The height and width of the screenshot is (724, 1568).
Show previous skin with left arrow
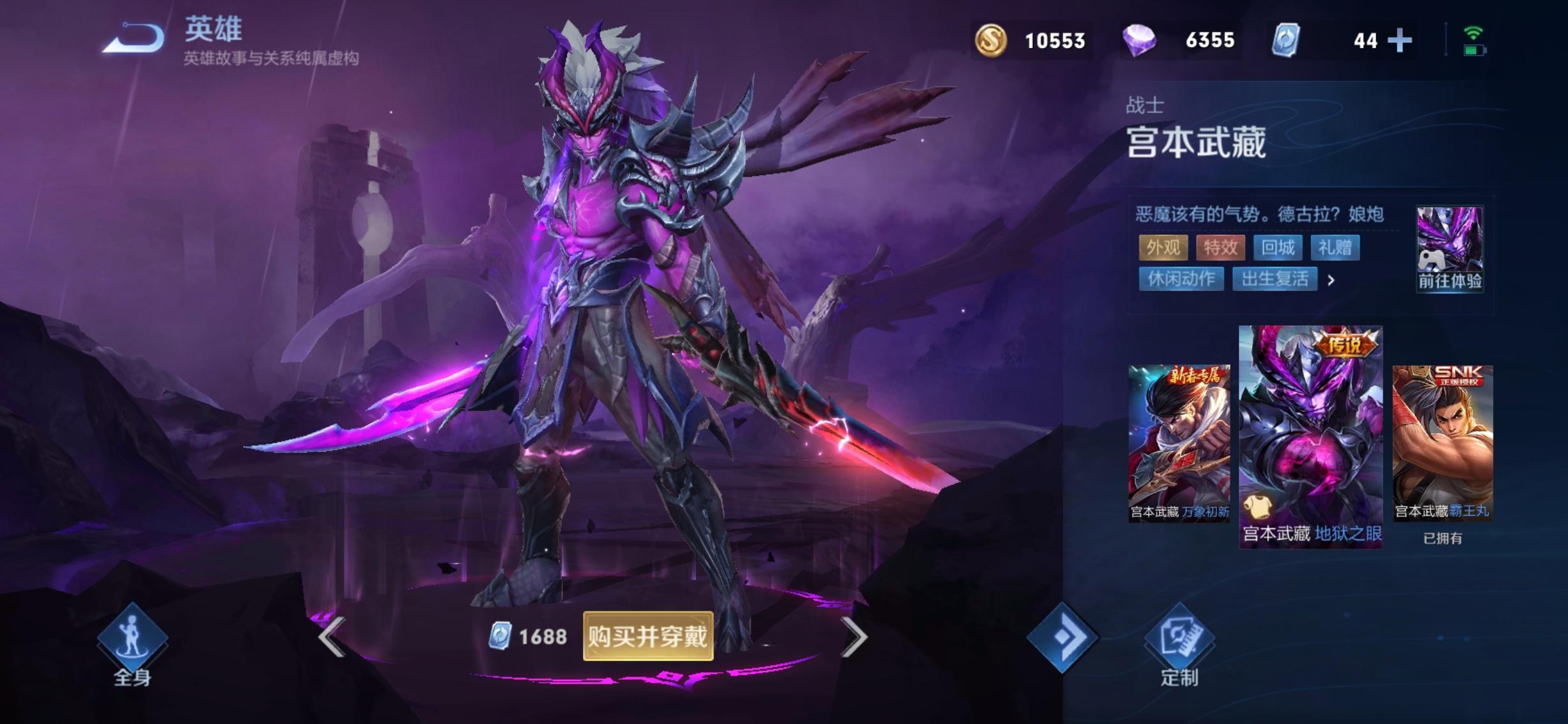[x=332, y=636]
